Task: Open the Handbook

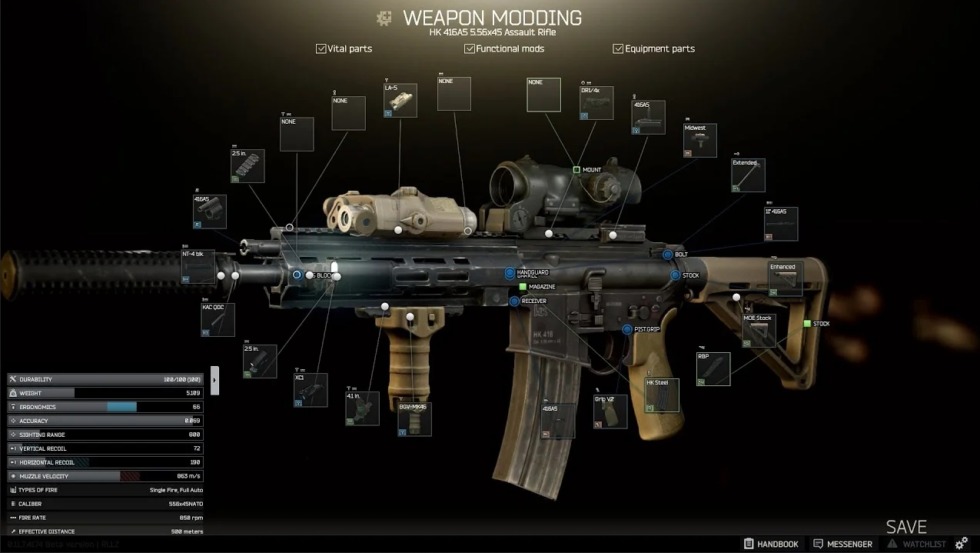Action: point(770,544)
